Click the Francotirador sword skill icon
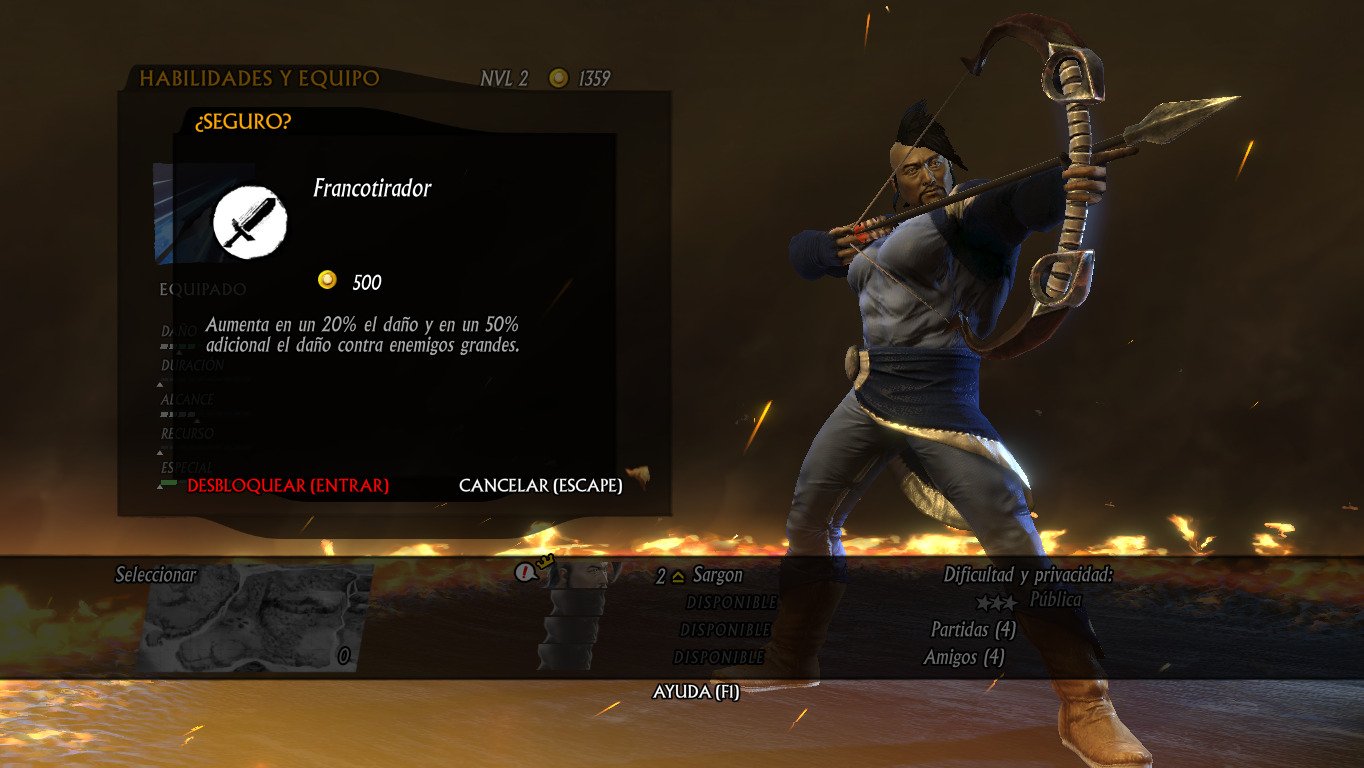Viewport: 1364px width, 768px height. point(250,222)
